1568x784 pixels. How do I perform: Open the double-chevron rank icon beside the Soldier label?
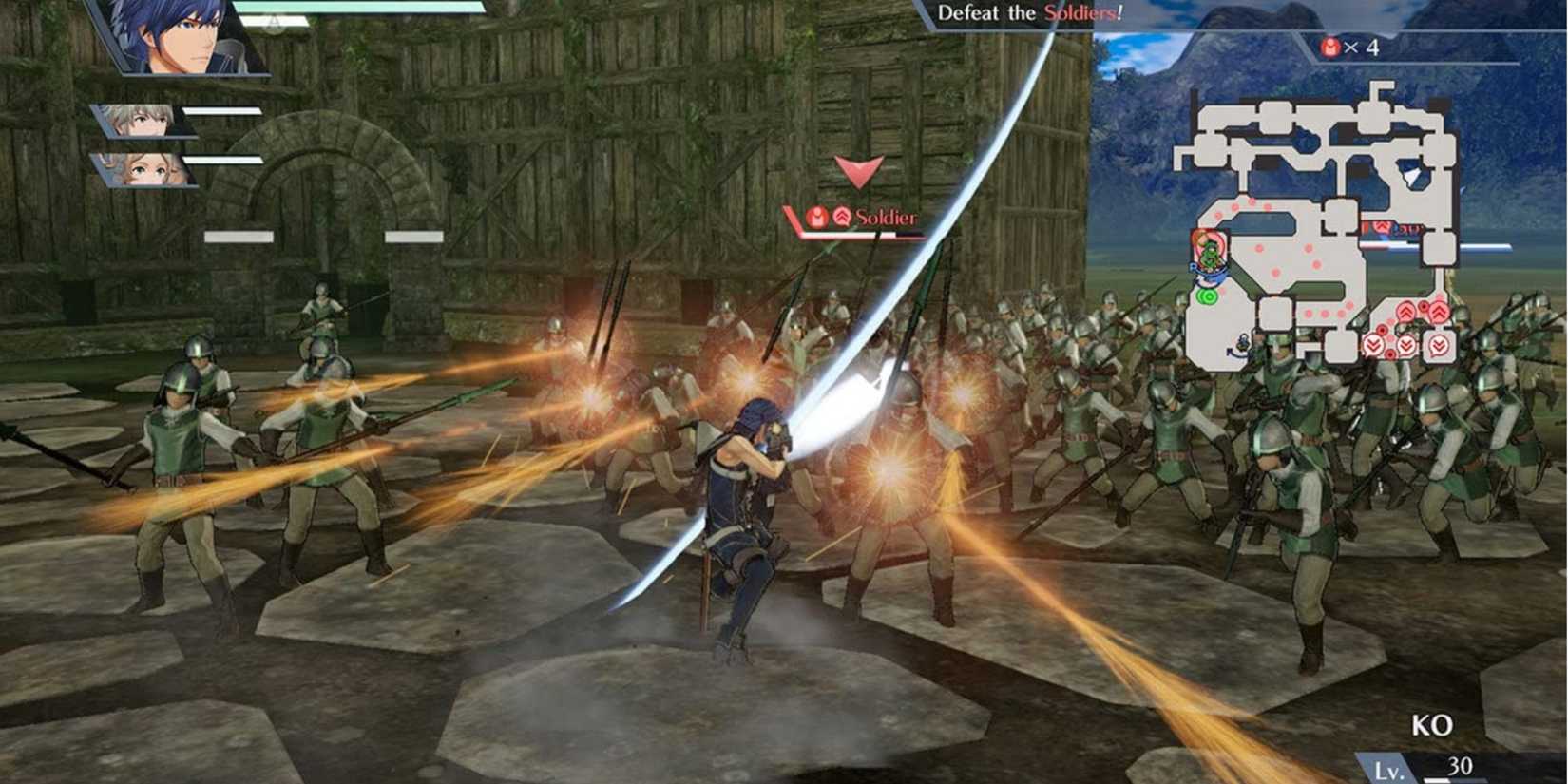pyautogui.click(x=841, y=217)
